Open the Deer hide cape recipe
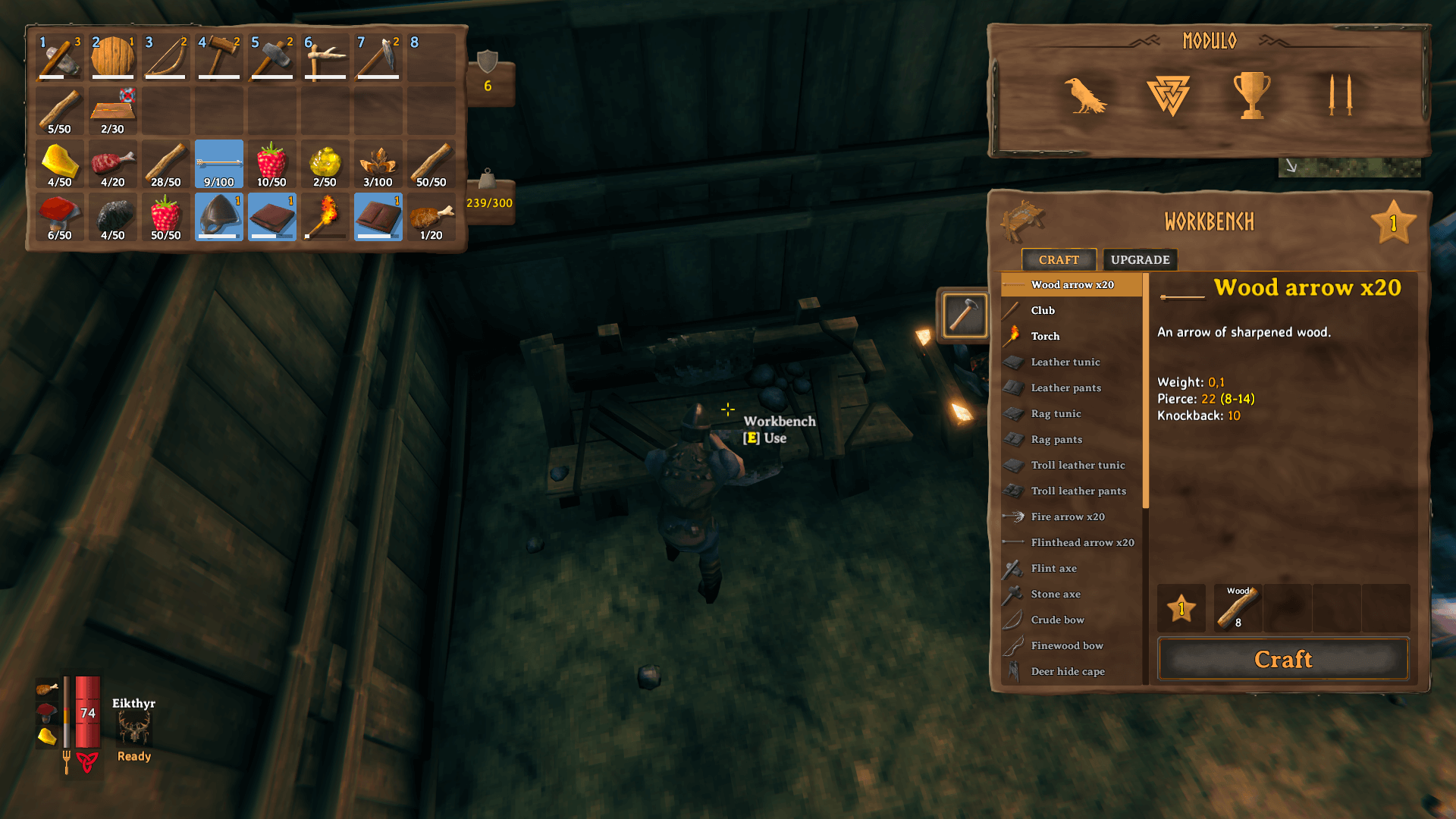1456x819 pixels. [1067, 671]
